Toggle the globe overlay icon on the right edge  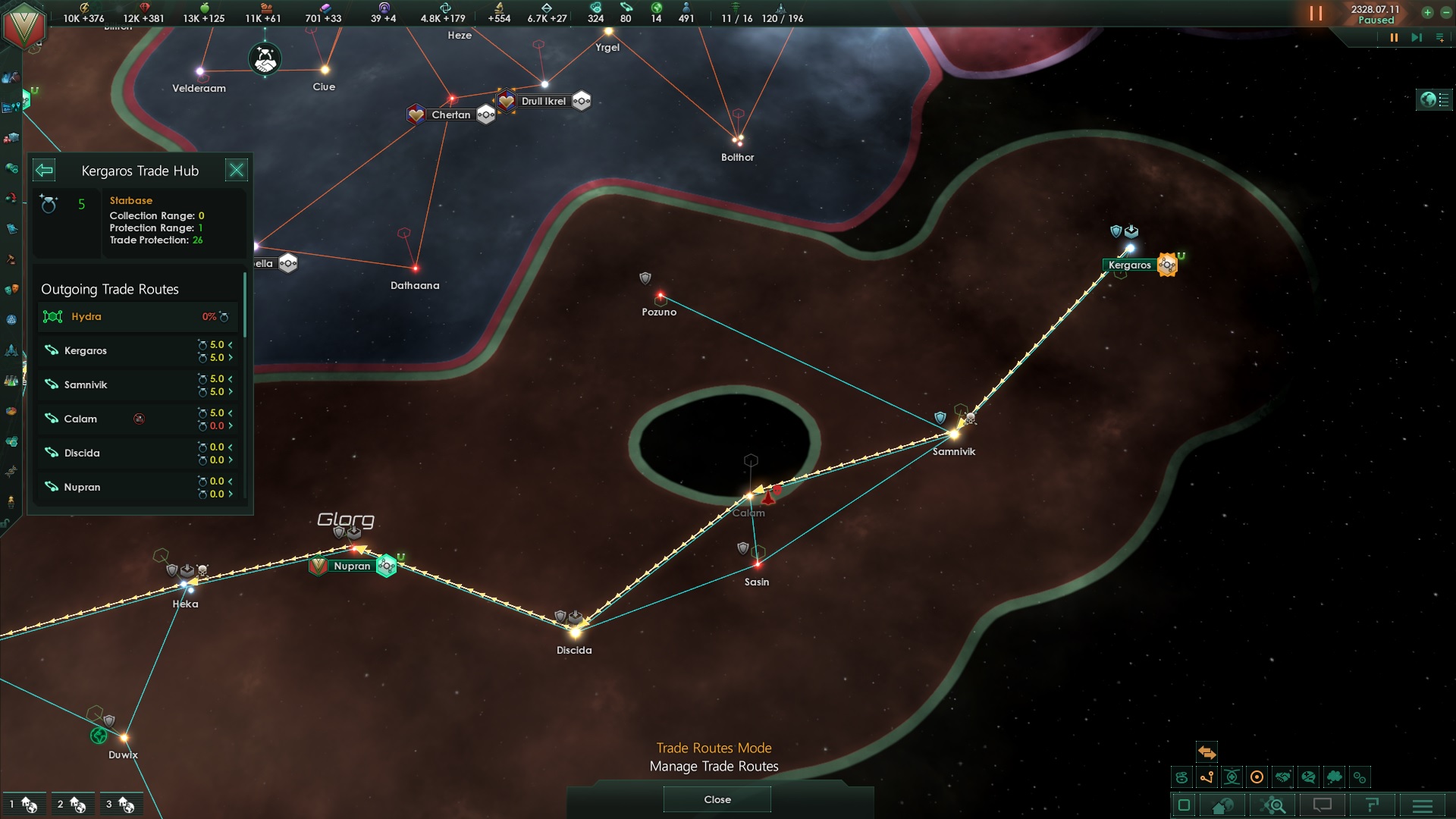1429,99
